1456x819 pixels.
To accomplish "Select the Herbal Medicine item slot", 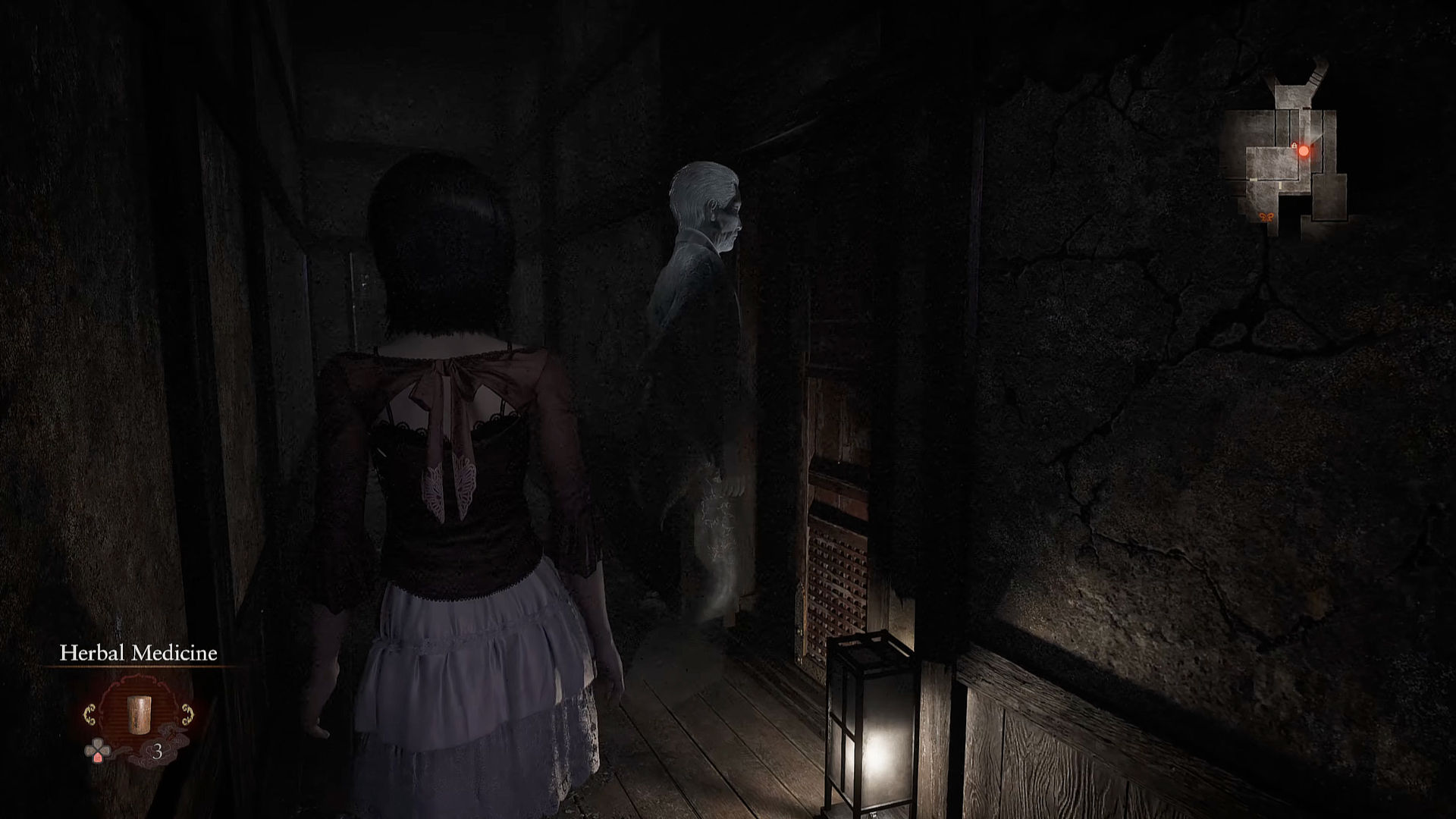I will tap(137, 714).
